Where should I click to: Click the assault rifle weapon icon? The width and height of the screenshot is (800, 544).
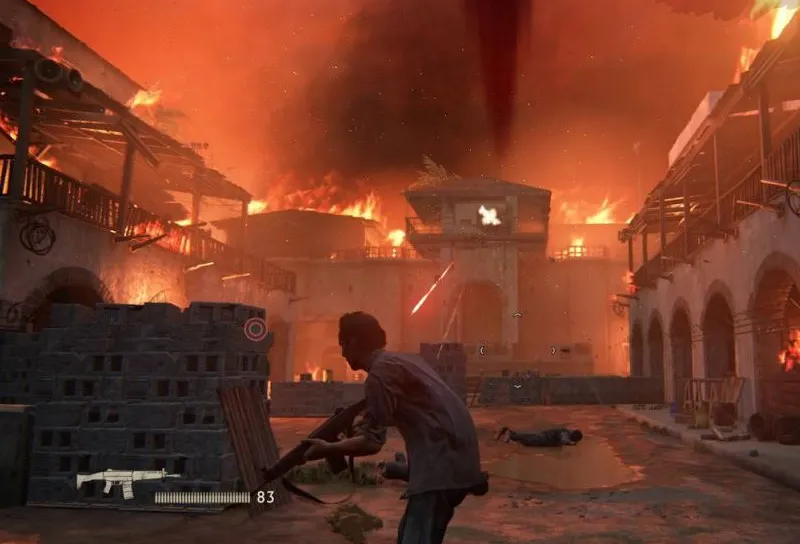113,482
